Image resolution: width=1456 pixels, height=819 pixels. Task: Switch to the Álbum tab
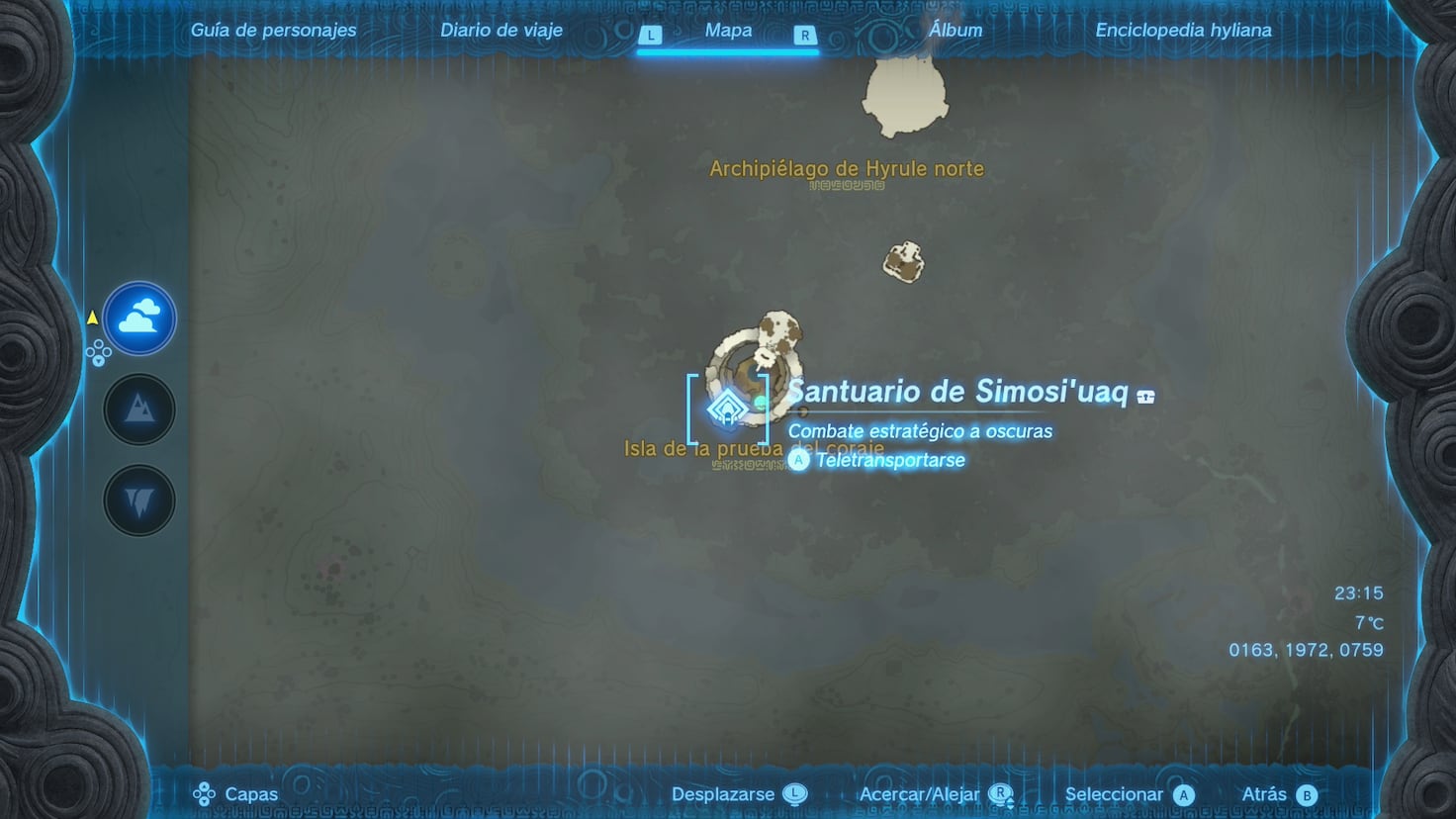[x=955, y=30]
